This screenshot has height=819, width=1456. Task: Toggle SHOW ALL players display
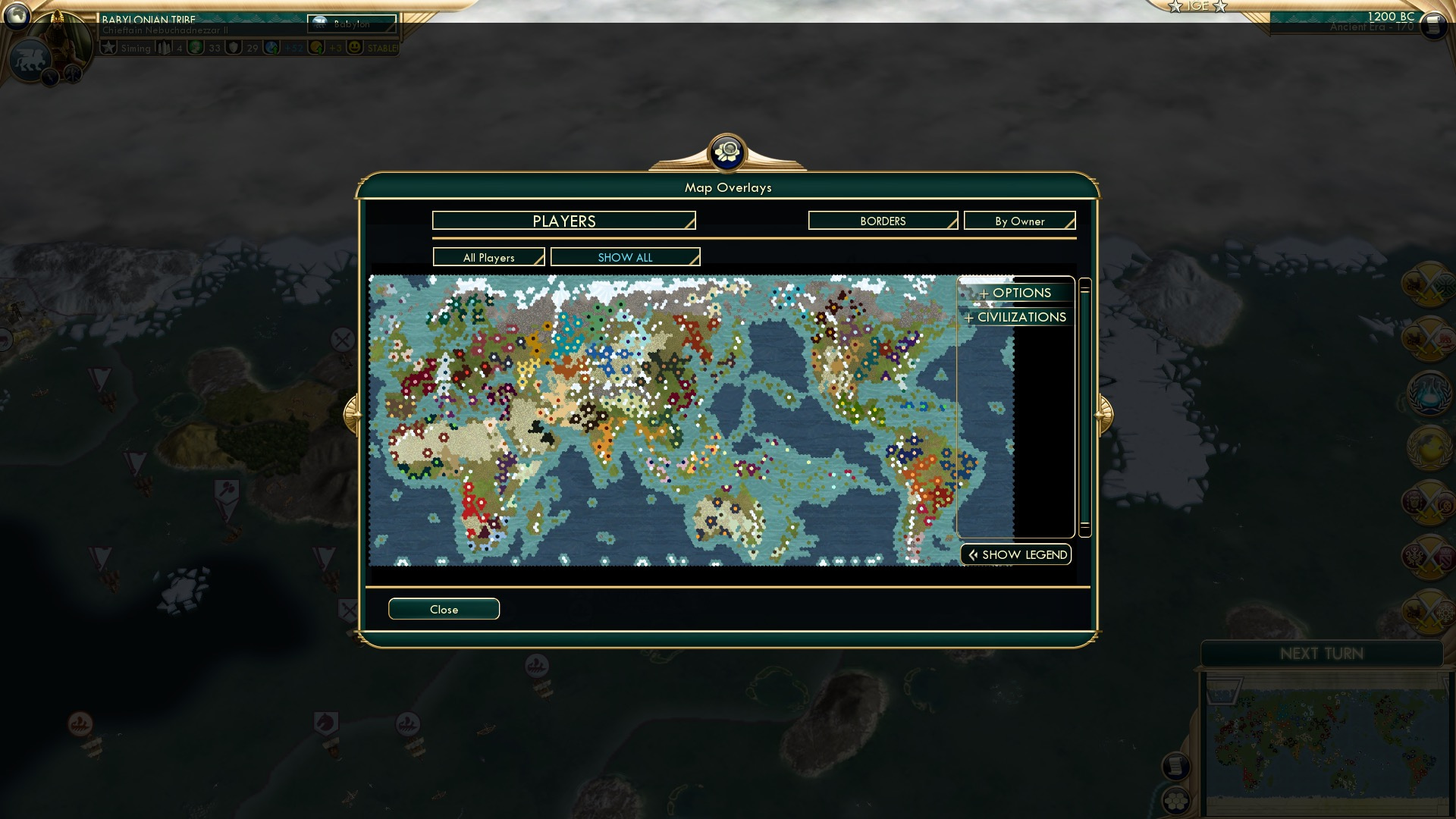coord(626,257)
